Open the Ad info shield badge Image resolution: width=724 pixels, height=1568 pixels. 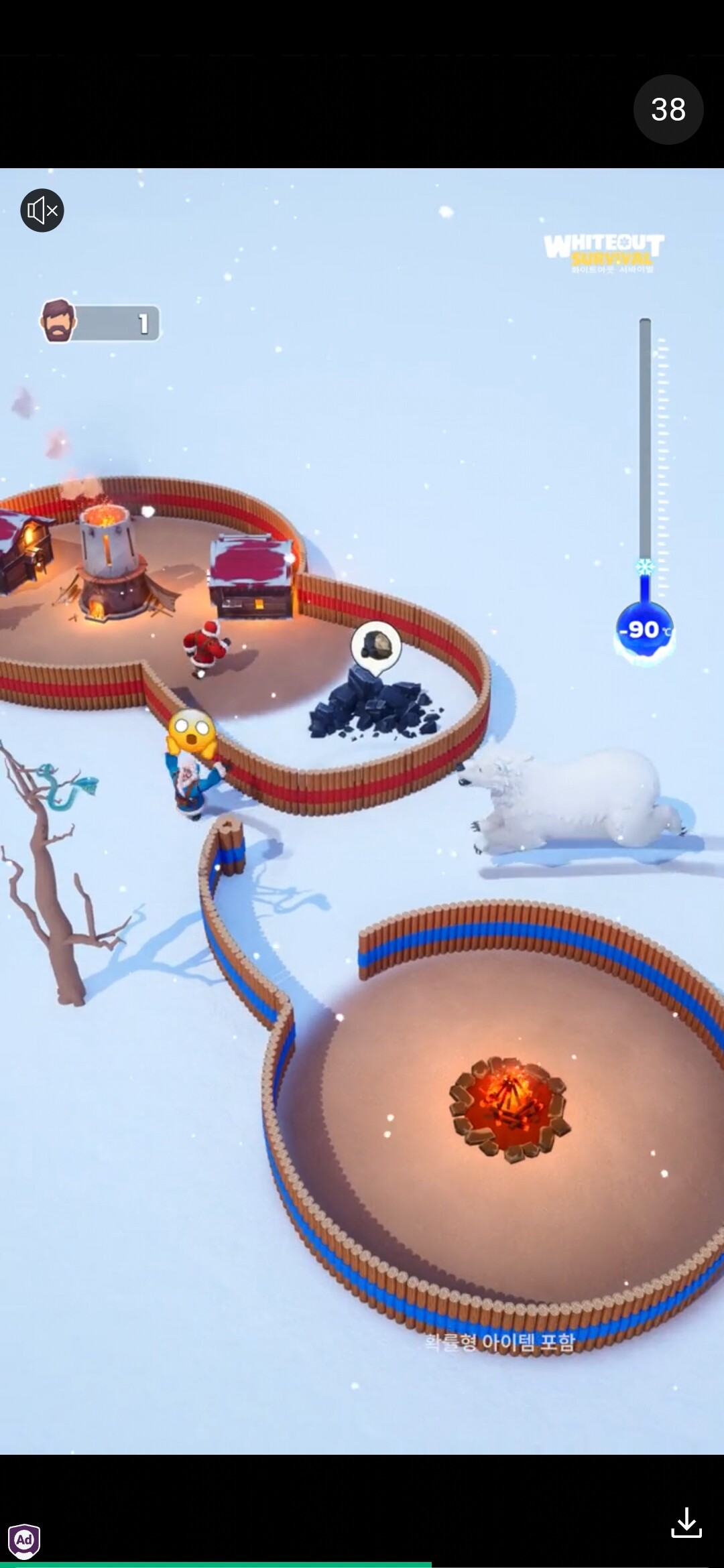tap(24, 1540)
